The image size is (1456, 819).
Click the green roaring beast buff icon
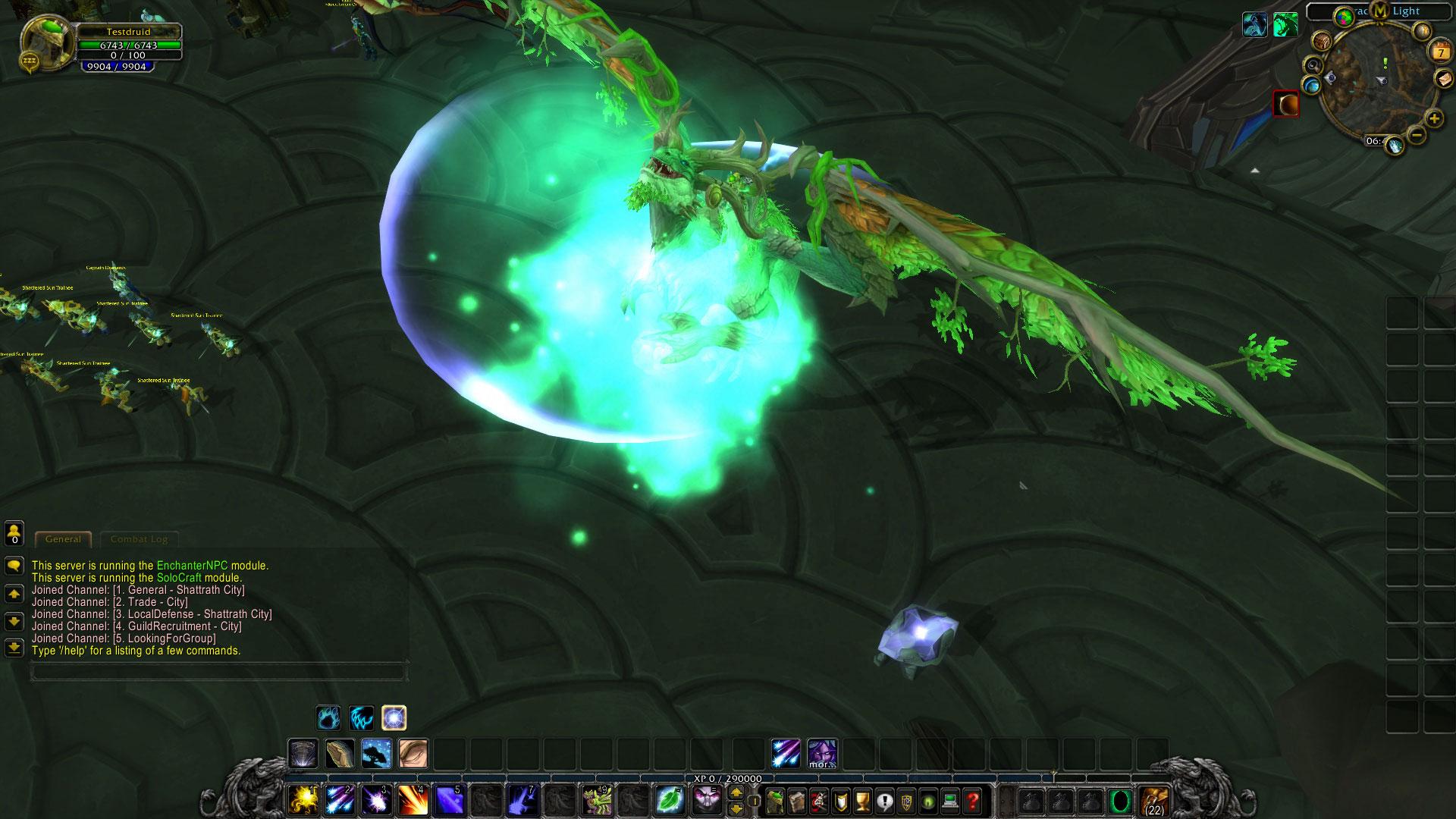click(1285, 25)
